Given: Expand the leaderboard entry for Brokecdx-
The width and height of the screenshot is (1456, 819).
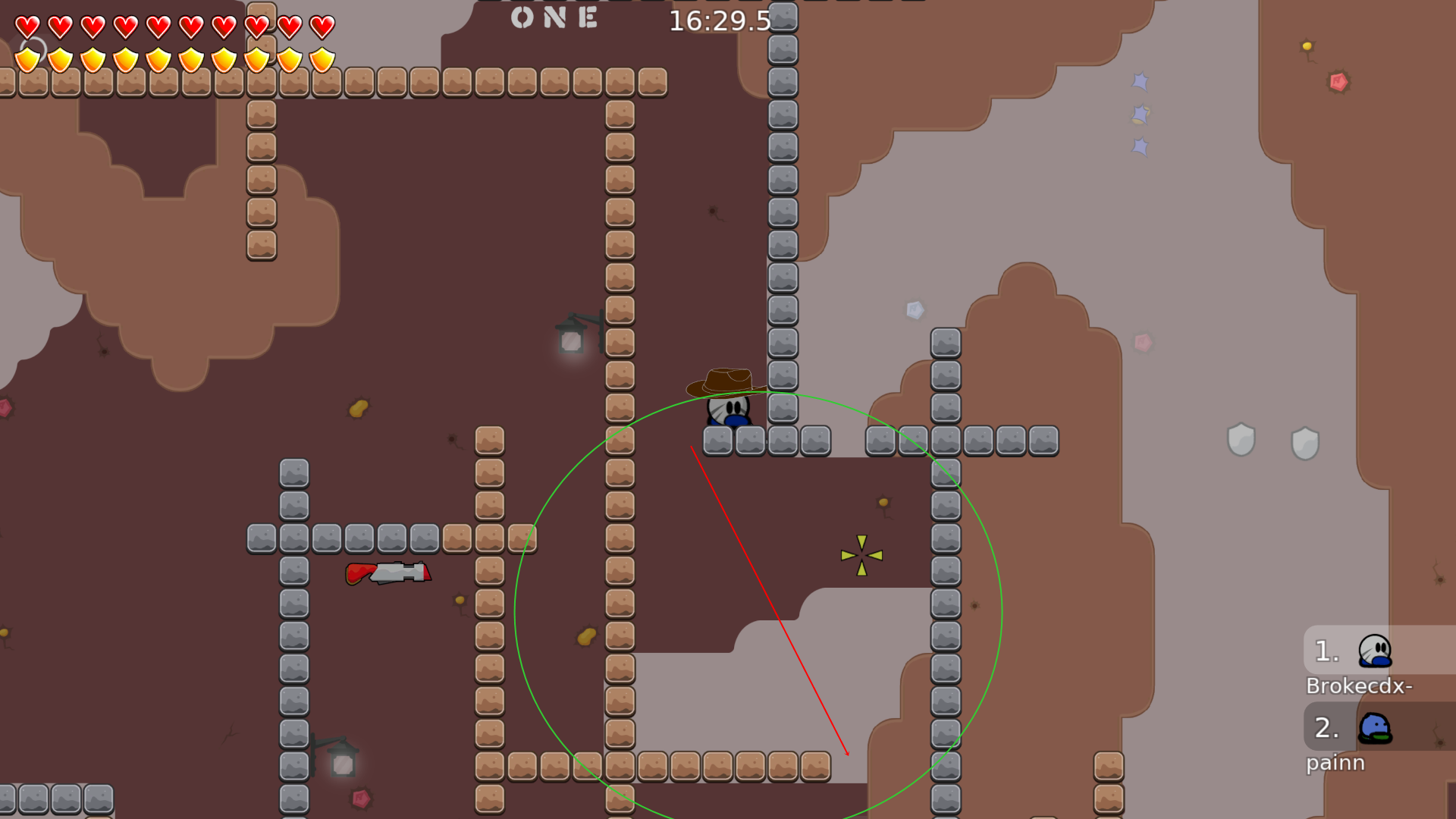Looking at the screenshot, I should click(1360, 686).
